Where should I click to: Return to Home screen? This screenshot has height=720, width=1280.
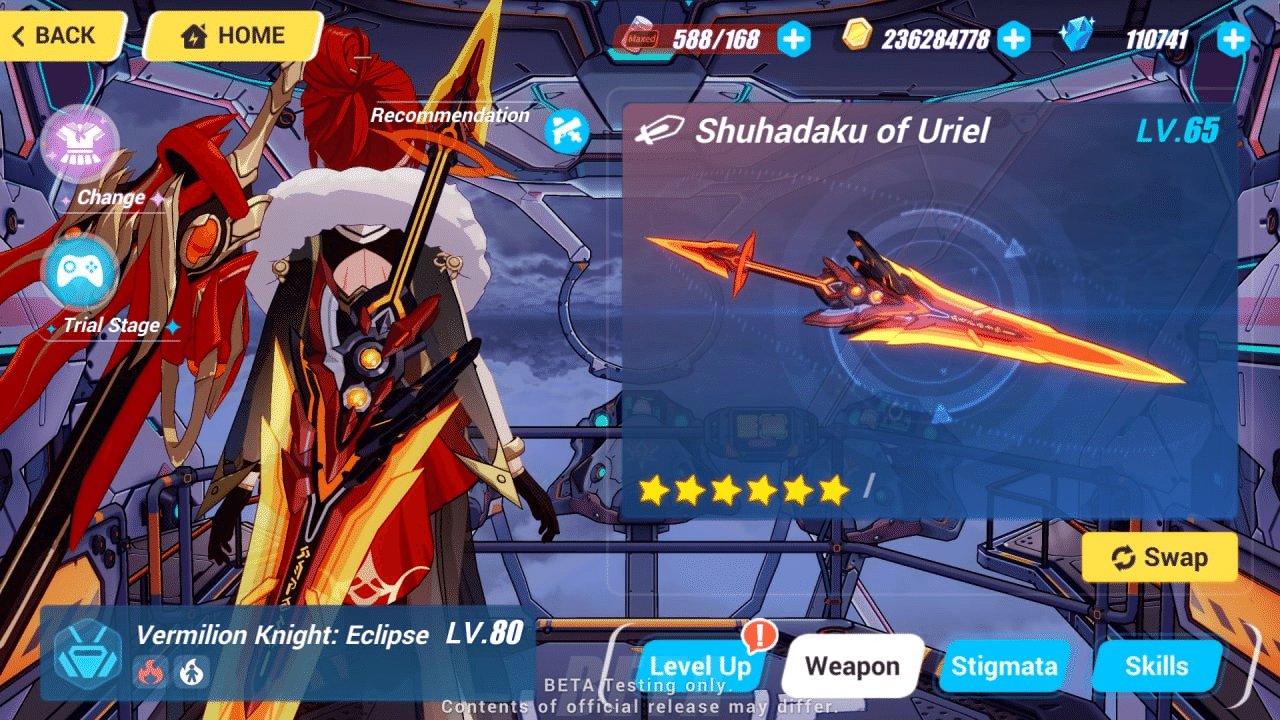[232, 35]
